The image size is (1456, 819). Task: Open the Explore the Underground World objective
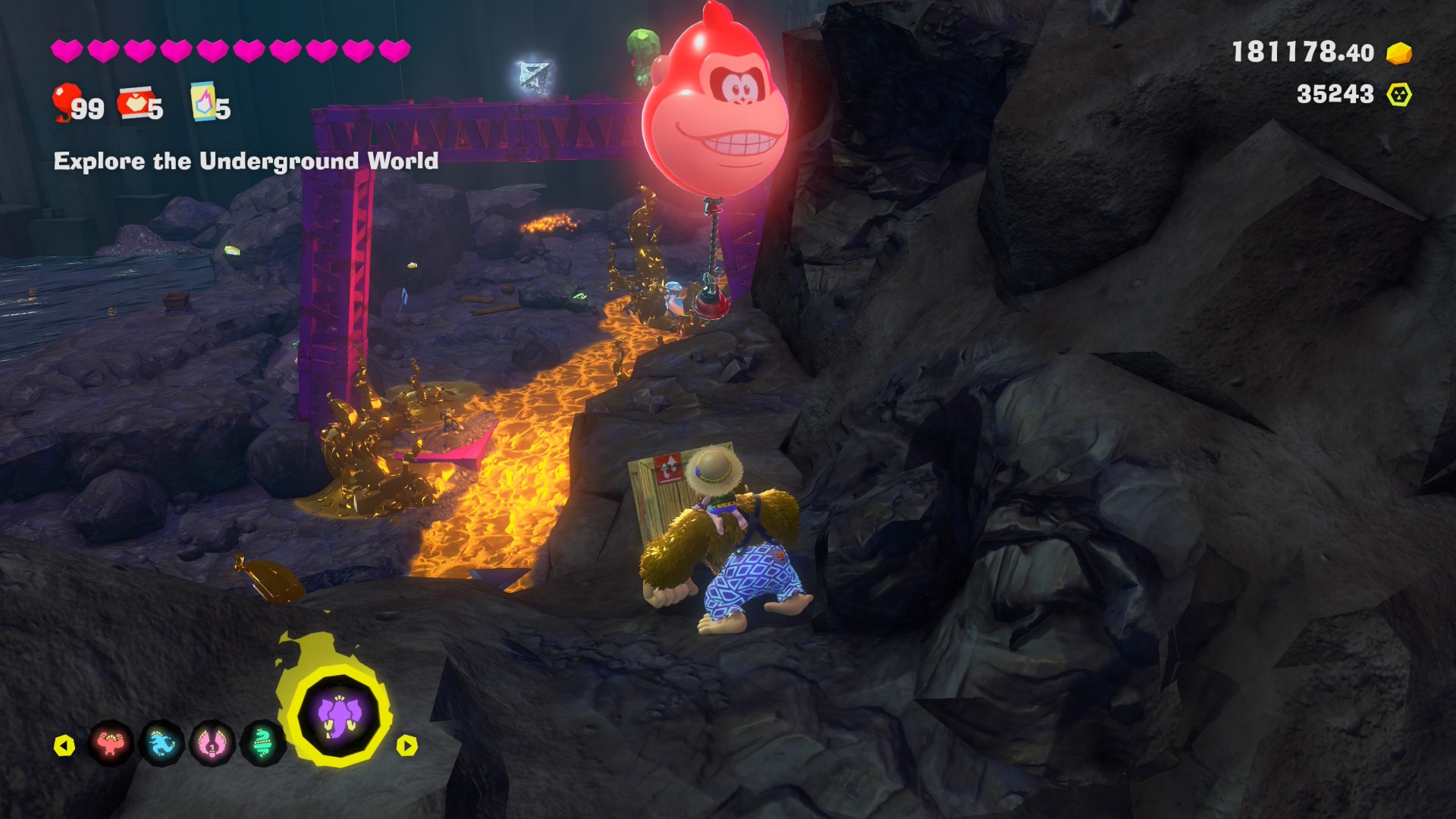pyautogui.click(x=246, y=162)
